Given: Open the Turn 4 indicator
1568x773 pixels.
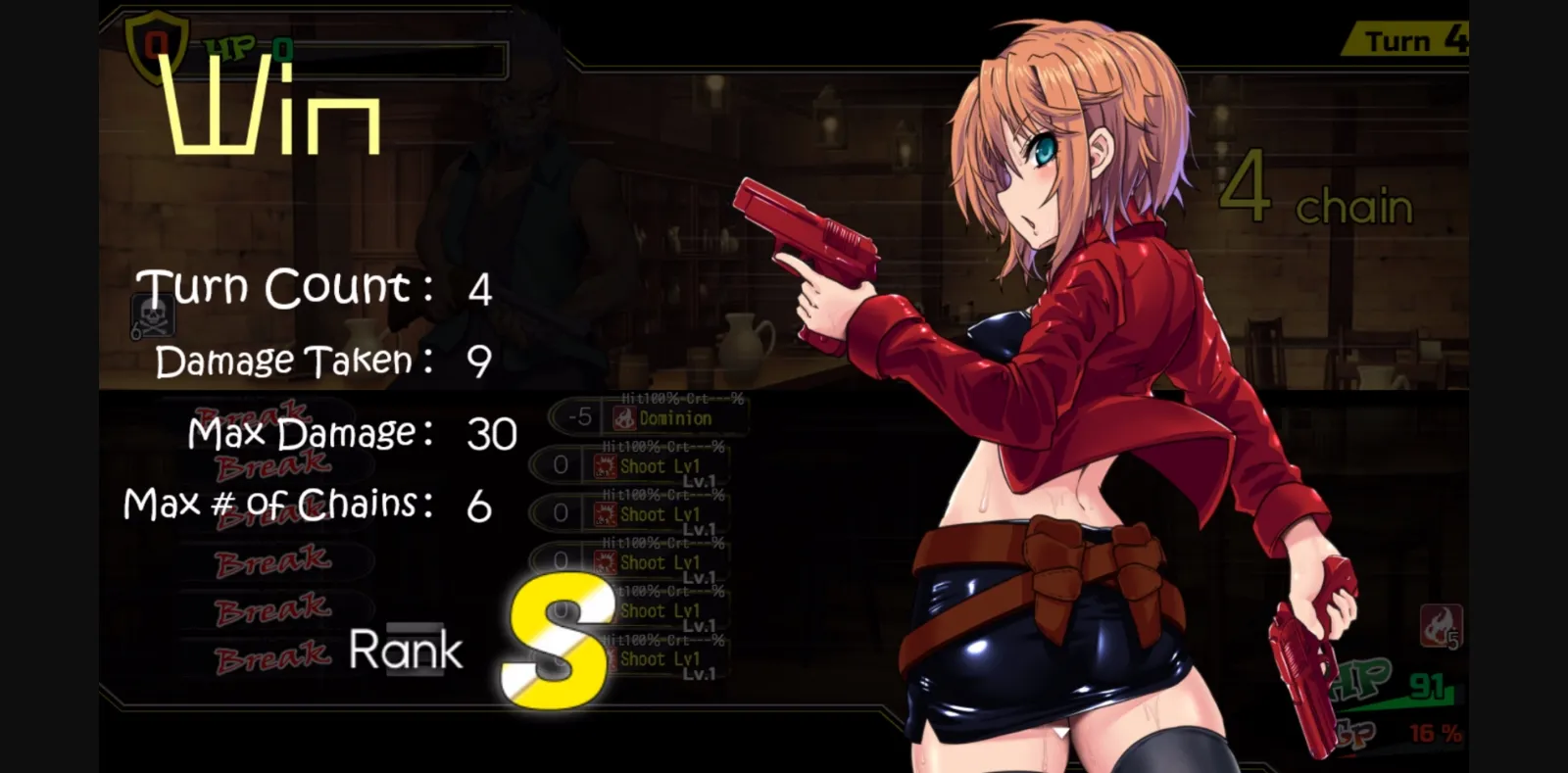Looking at the screenshot, I should tap(1406, 40).
